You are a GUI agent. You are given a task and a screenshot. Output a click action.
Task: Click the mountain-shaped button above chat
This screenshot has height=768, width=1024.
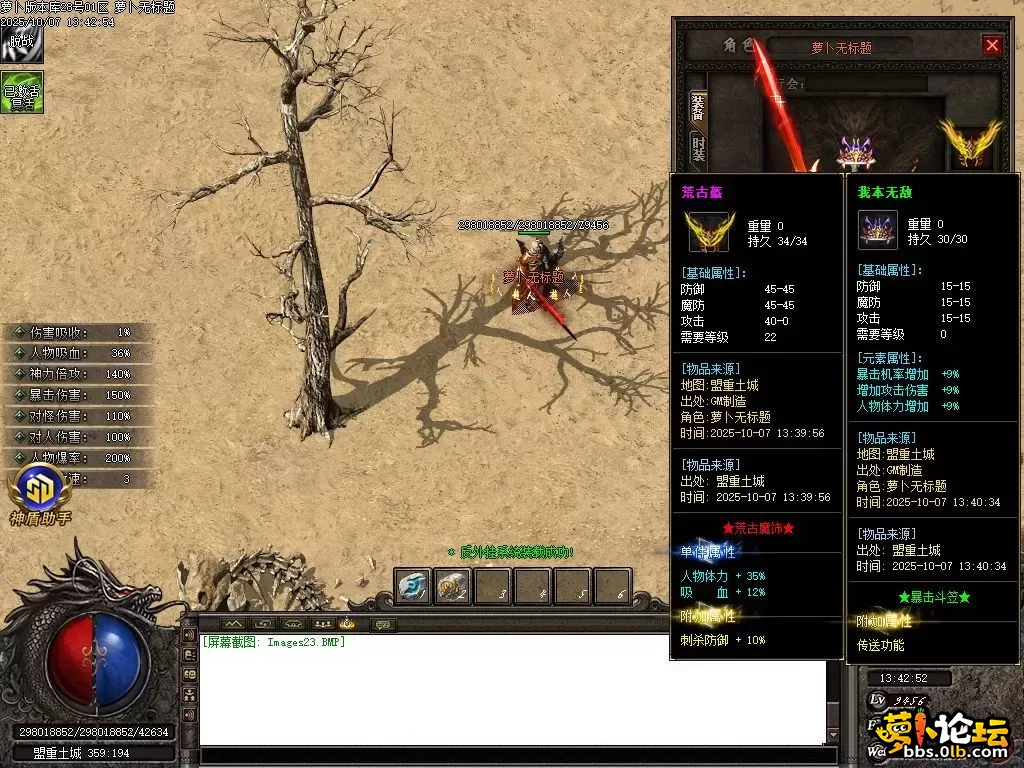coord(233,624)
